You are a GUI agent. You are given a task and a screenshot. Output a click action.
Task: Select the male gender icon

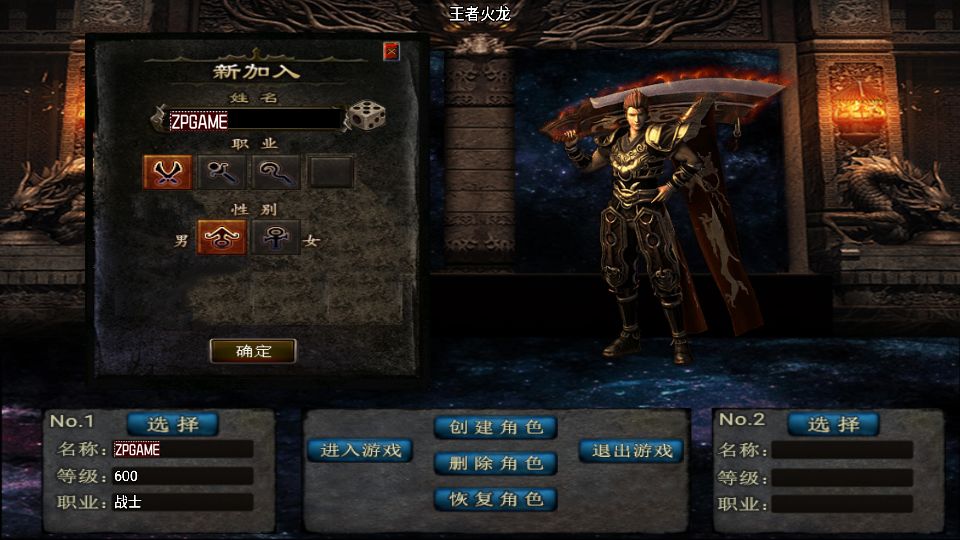221,238
